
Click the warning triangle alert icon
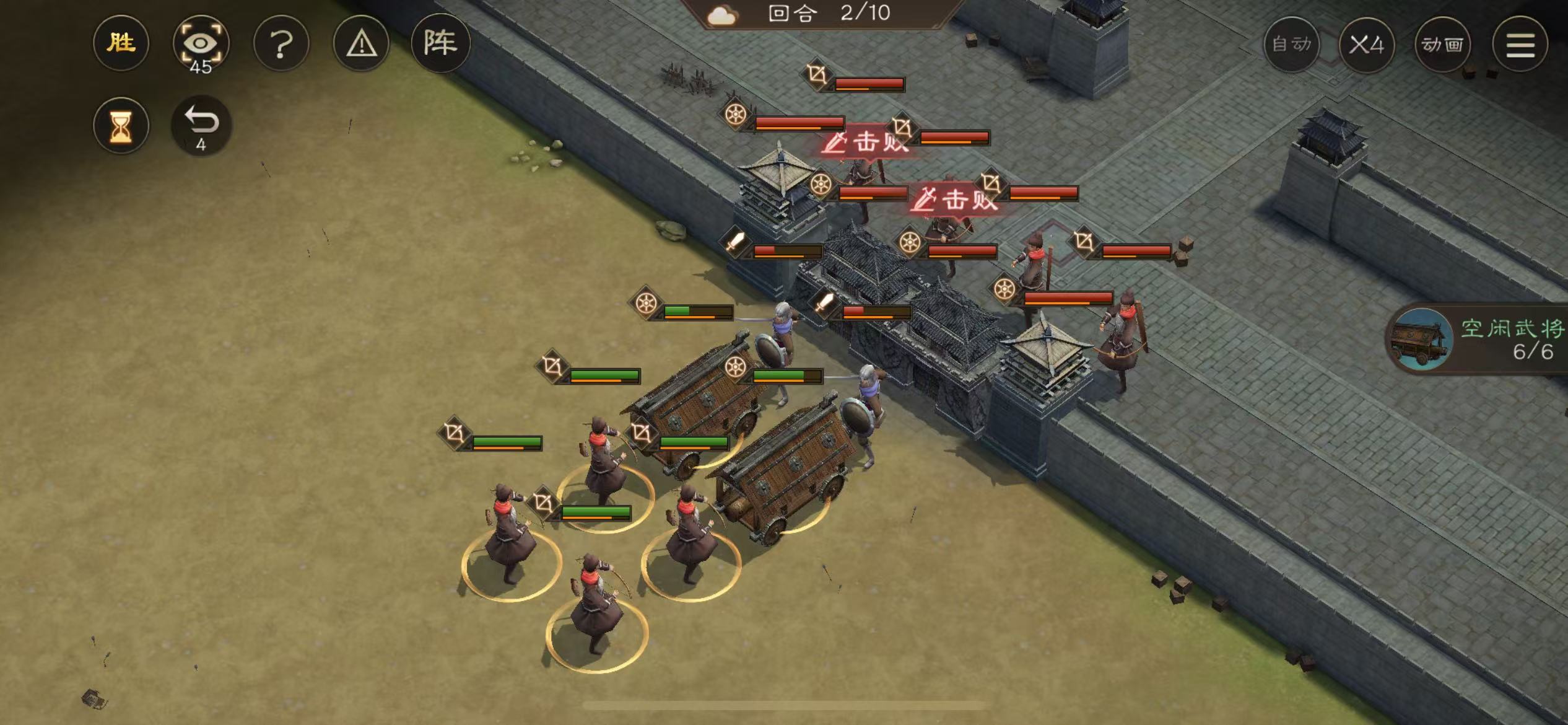361,43
